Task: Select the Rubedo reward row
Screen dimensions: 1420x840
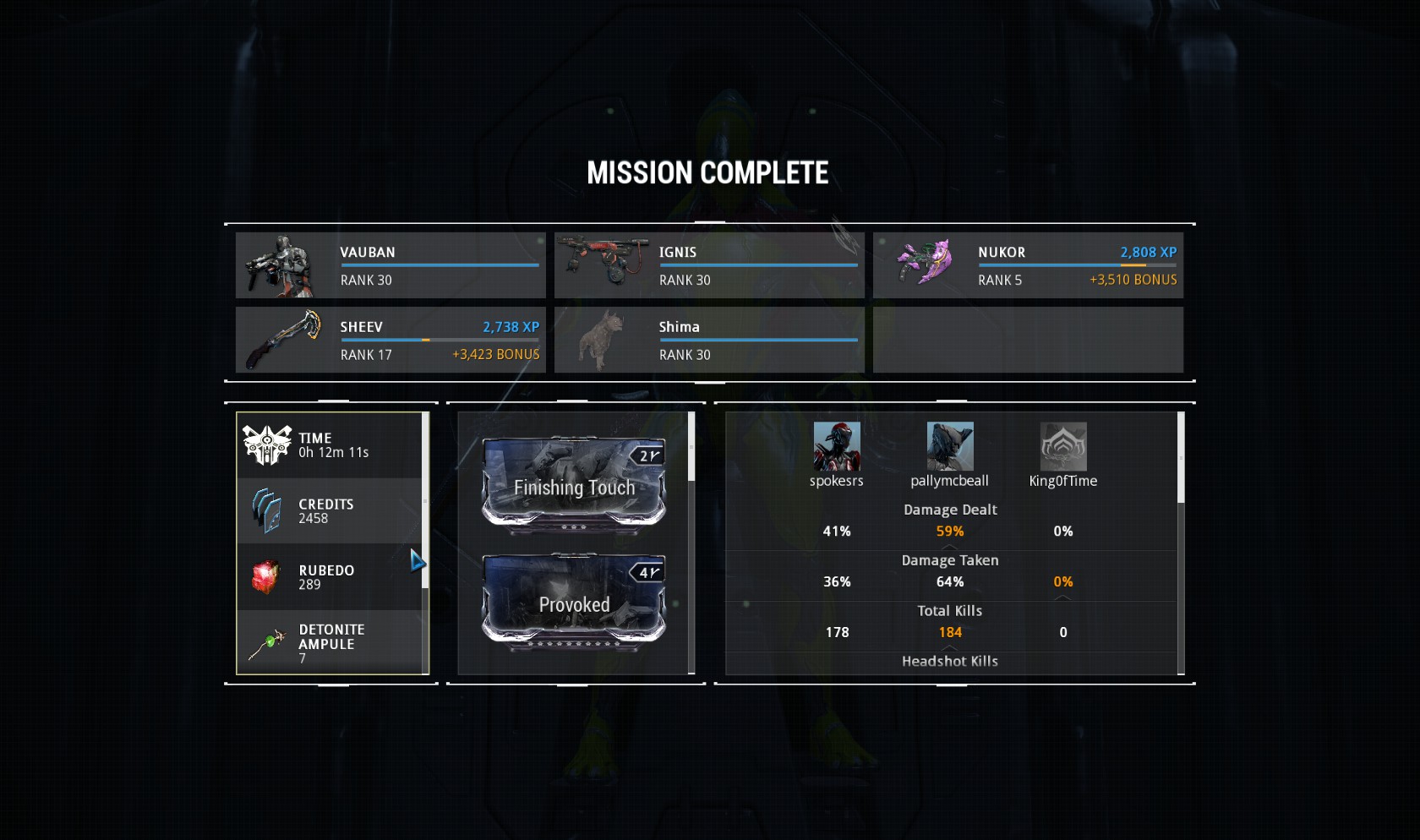Action: click(x=330, y=576)
